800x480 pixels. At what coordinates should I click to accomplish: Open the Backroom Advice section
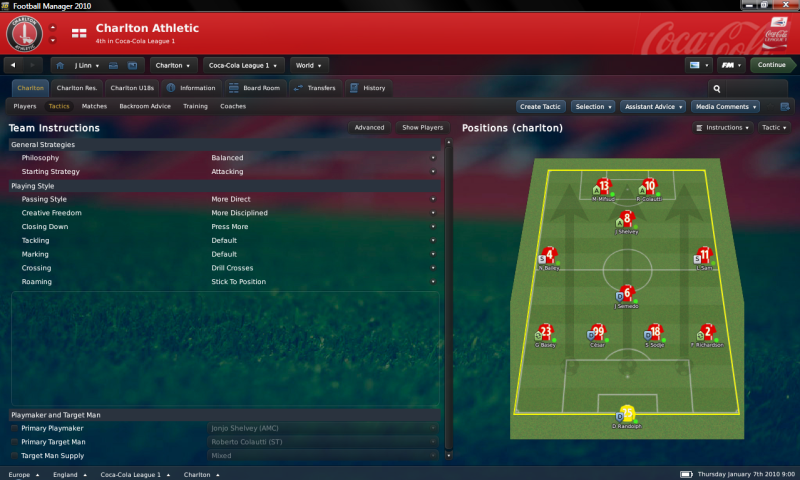point(145,106)
